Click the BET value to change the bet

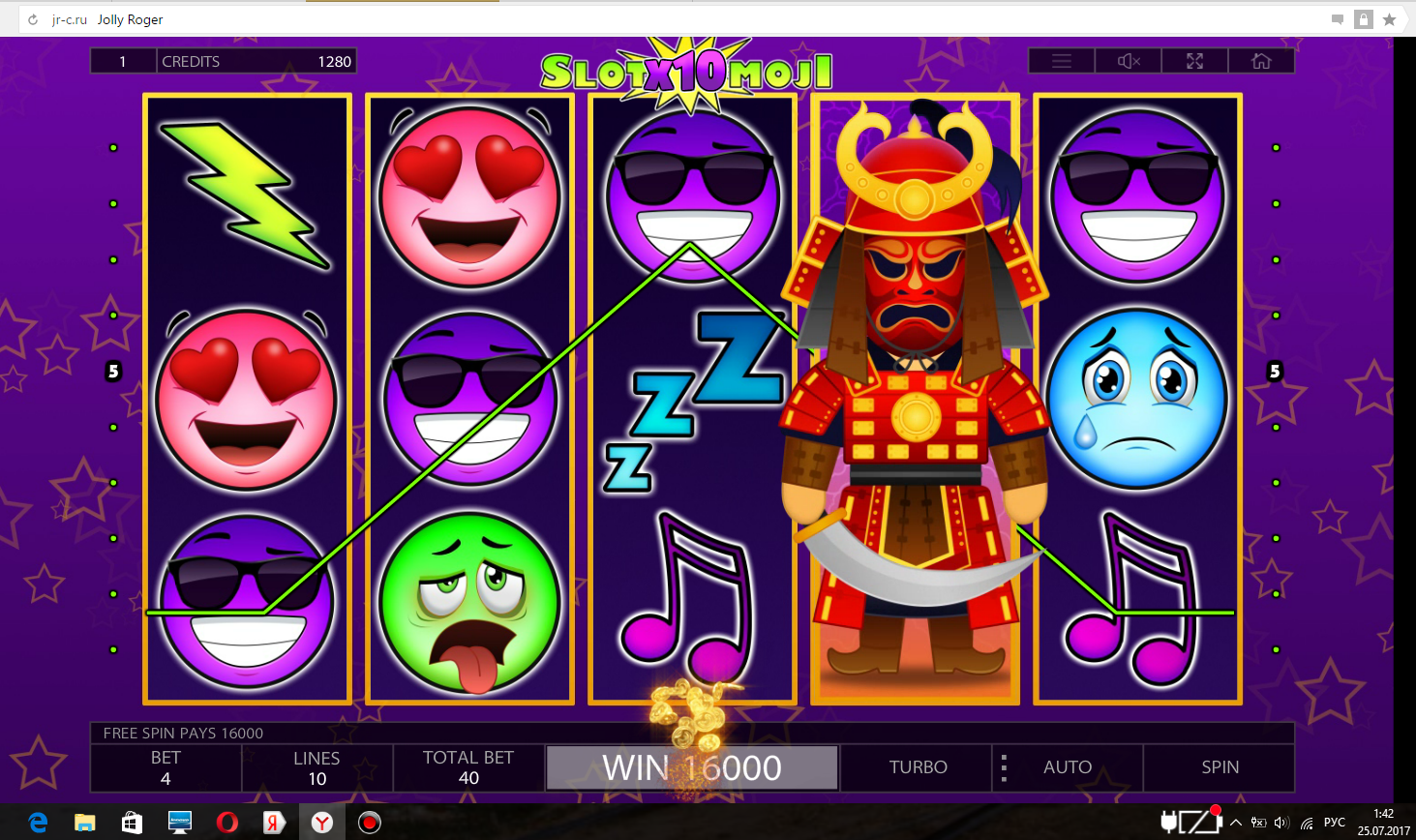[166, 767]
